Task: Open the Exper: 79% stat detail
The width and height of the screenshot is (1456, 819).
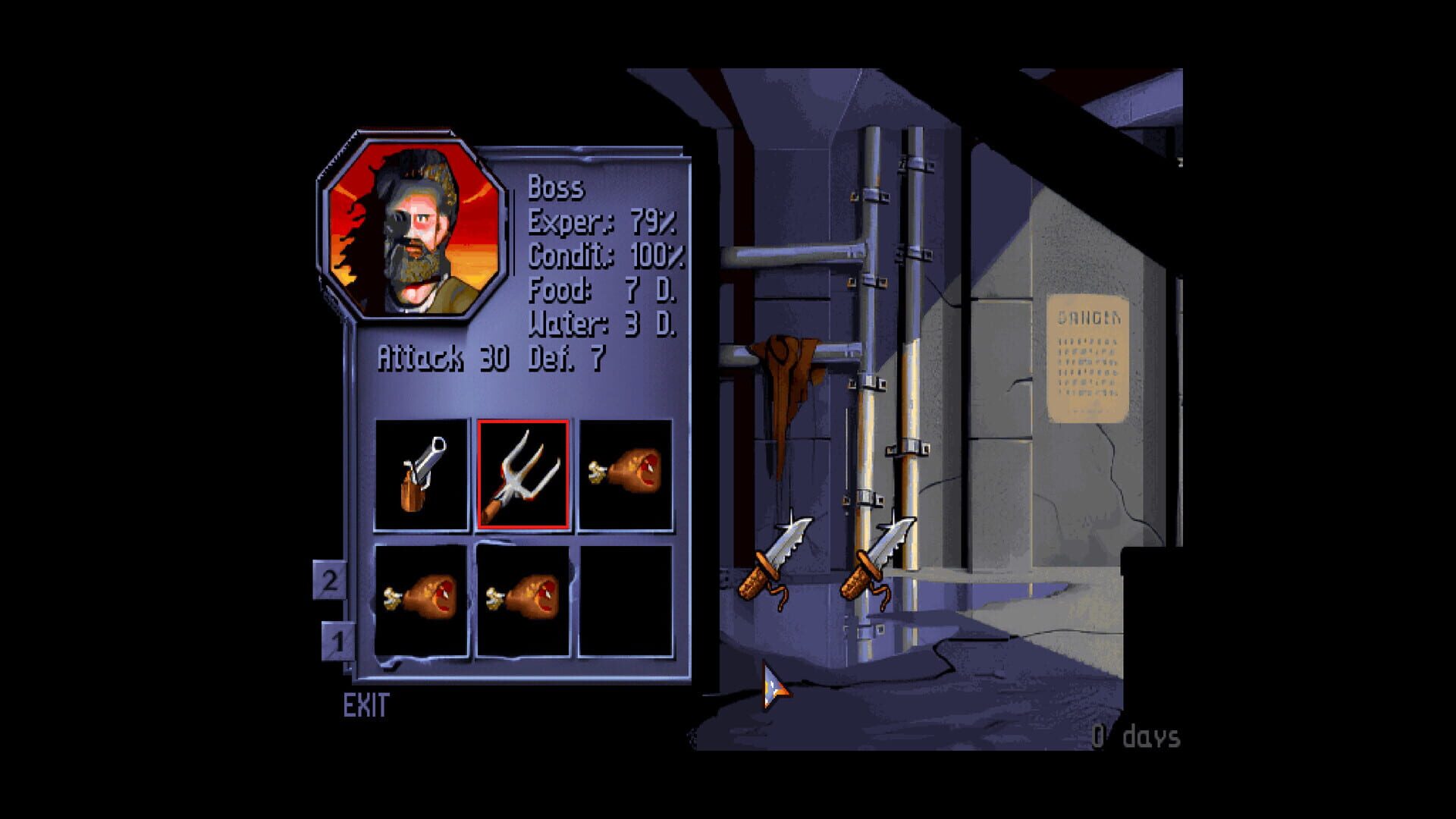Action: point(601,224)
